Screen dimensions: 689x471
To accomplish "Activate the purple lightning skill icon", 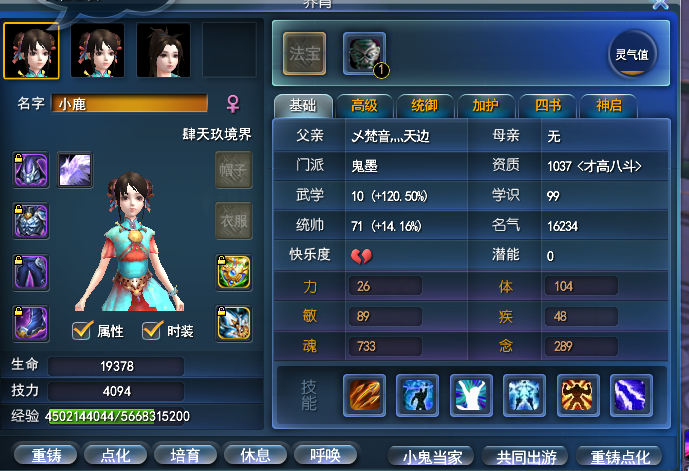I will pyautogui.click(x=631, y=395).
